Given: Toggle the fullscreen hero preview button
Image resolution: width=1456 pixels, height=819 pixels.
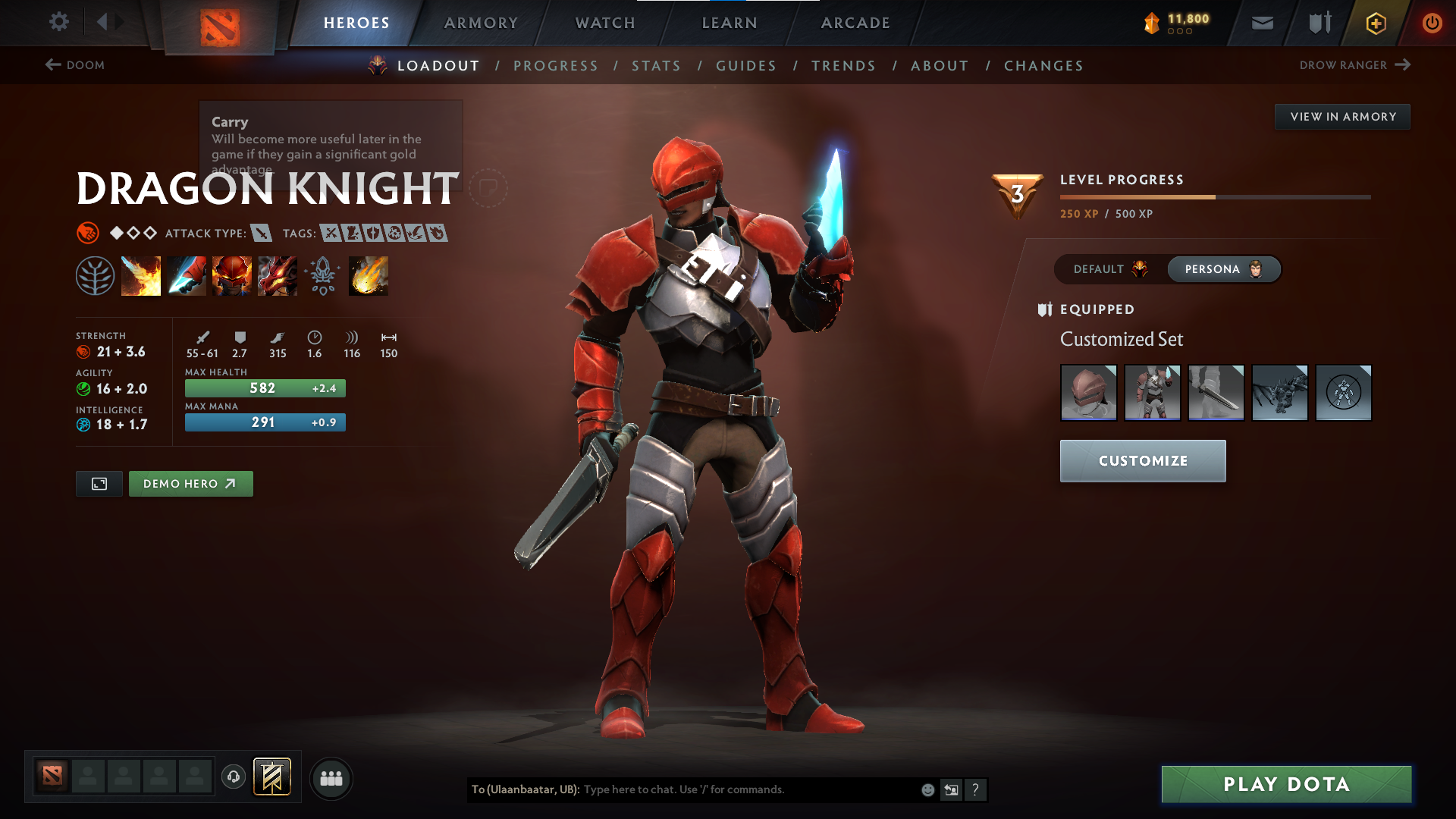Looking at the screenshot, I should (99, 483).
